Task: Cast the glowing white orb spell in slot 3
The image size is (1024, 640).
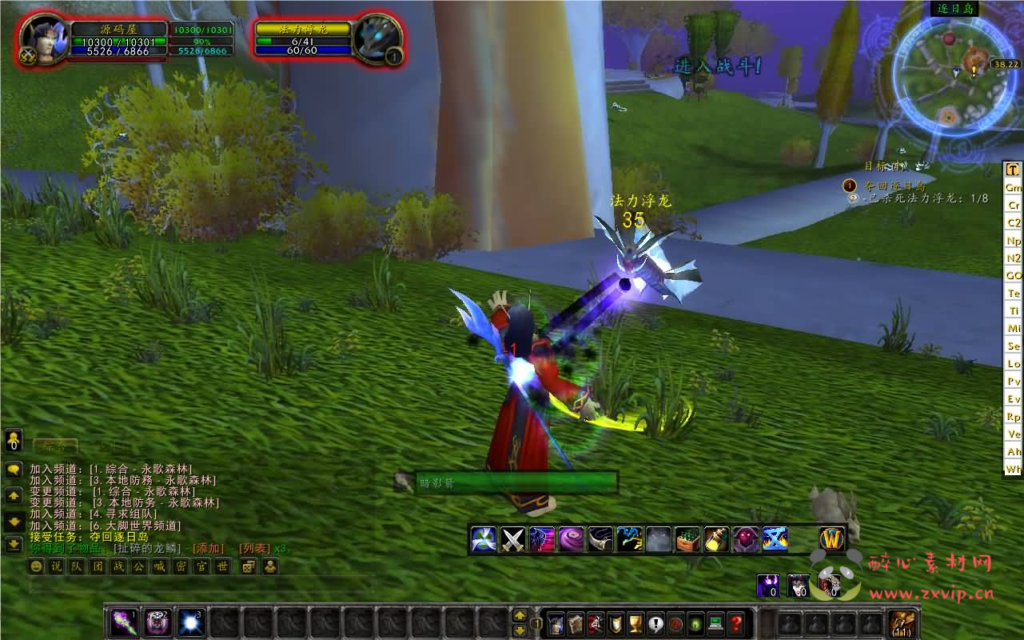Action: [190, 622]
